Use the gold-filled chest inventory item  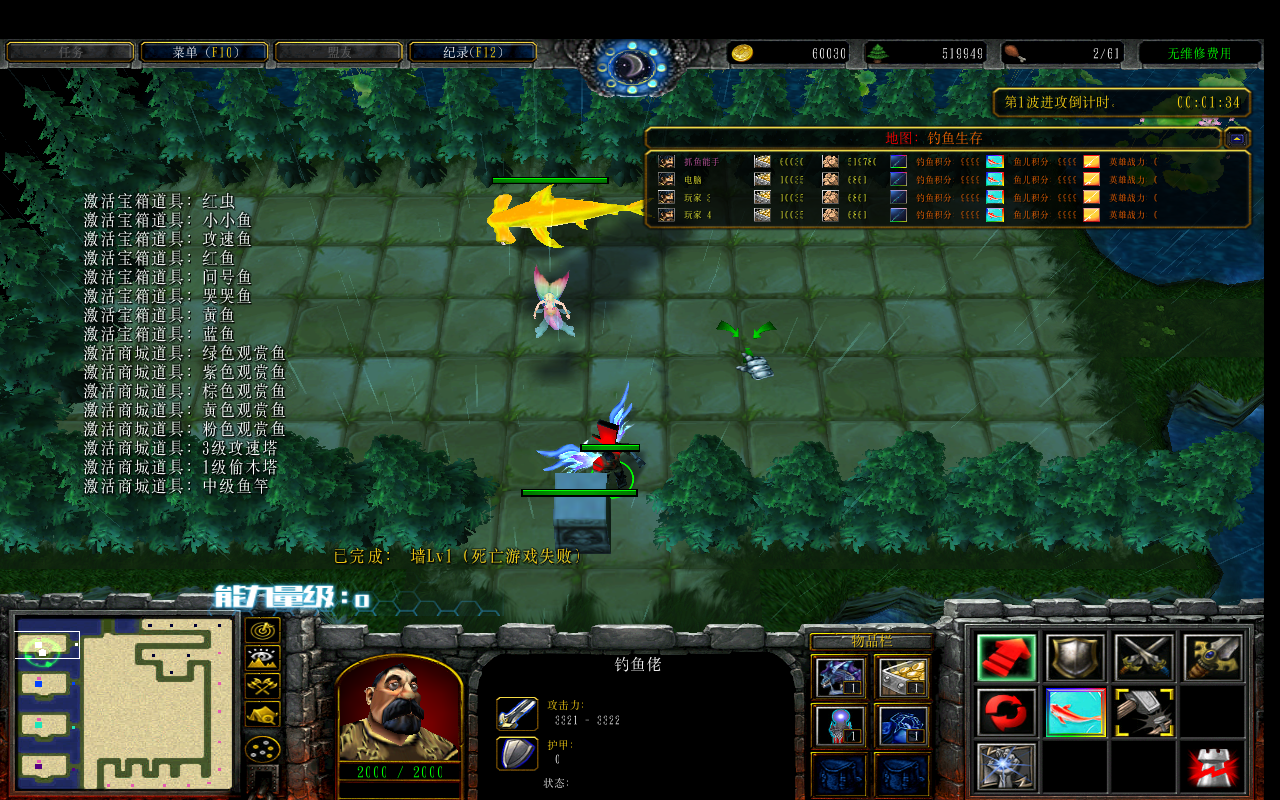903,677
